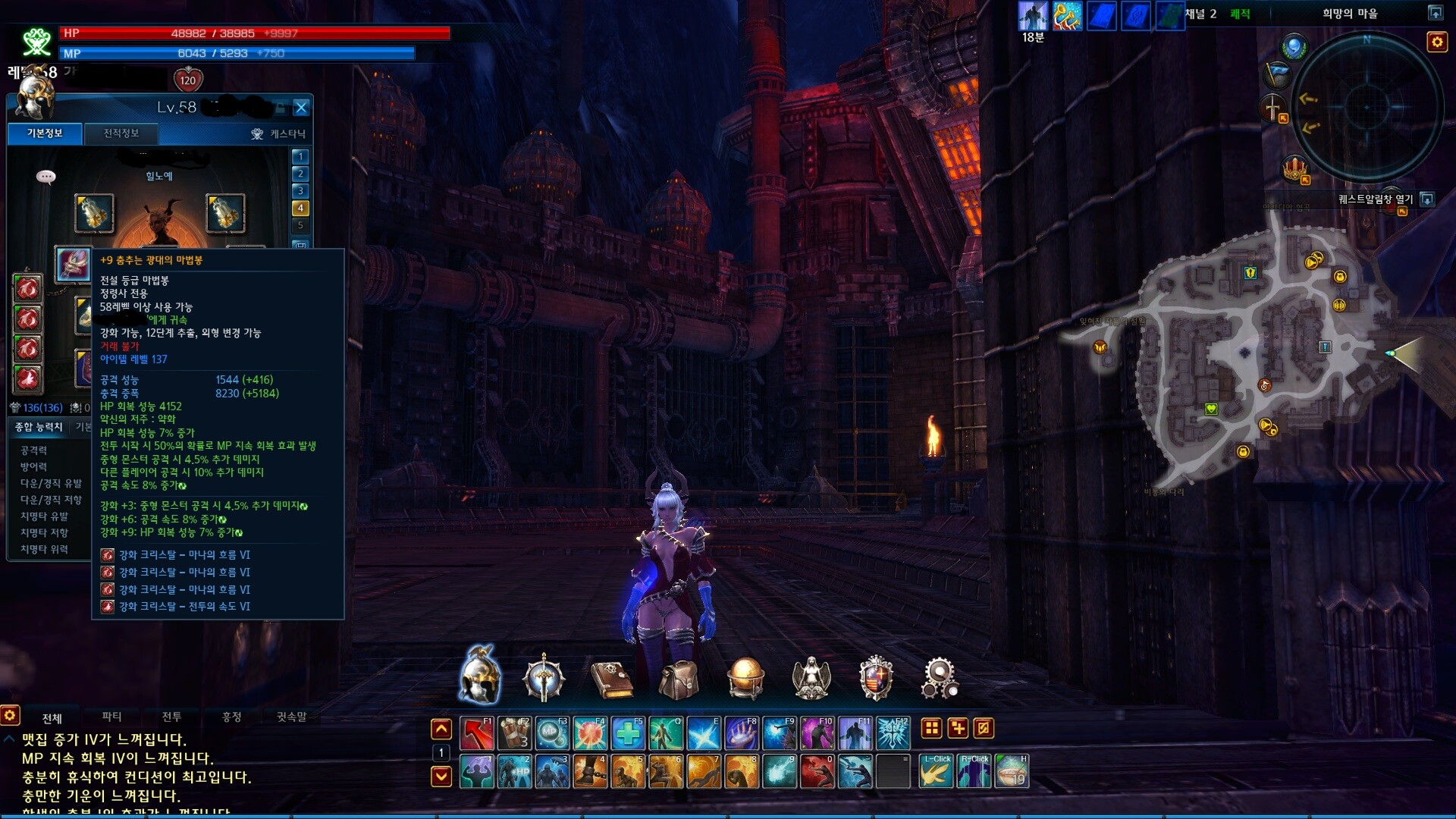1456x819 pixels.
Task: Choose equipment preset number 2
Action: tap(300, 174)
